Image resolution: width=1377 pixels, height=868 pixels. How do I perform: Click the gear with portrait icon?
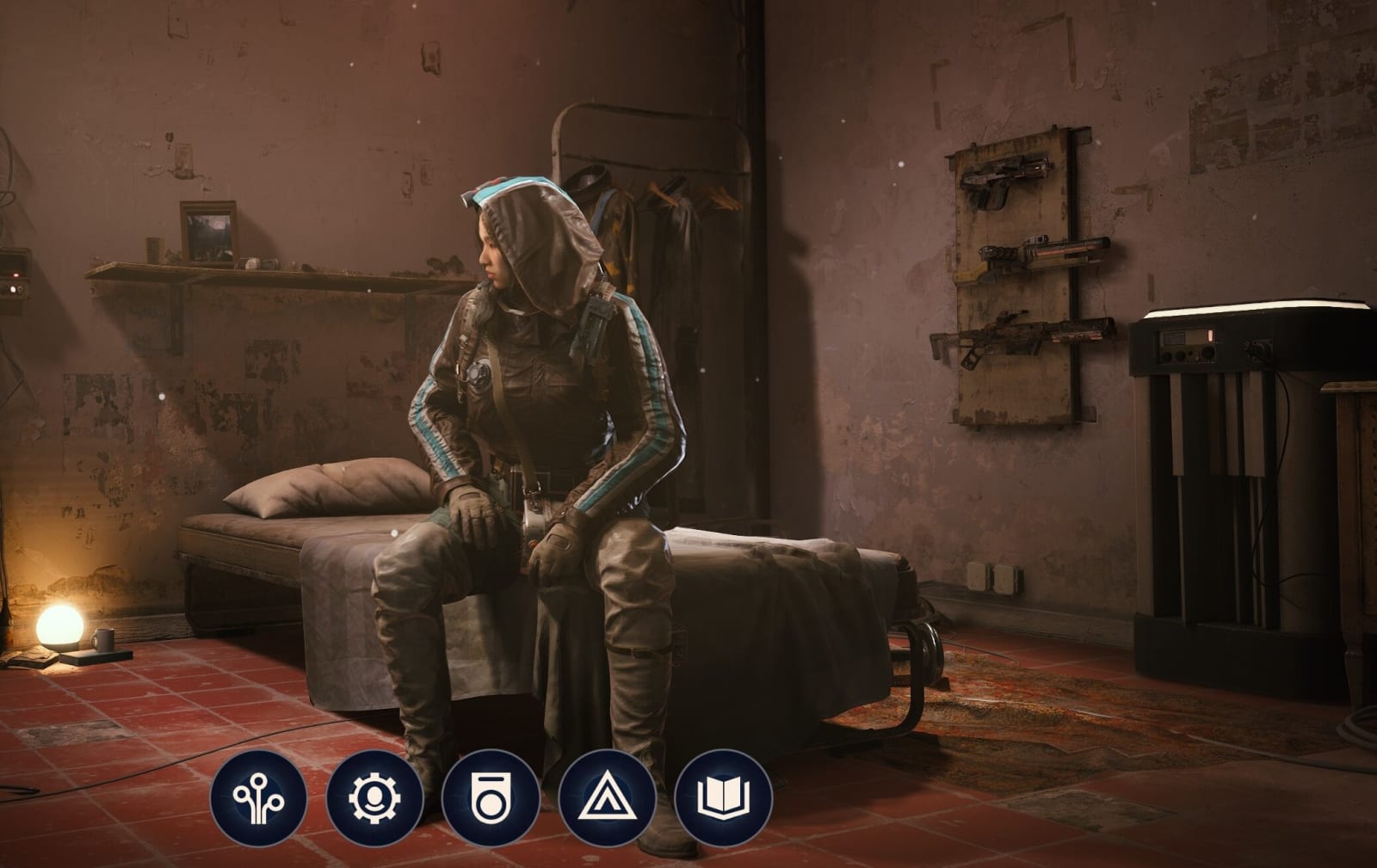tap(374, 797)
